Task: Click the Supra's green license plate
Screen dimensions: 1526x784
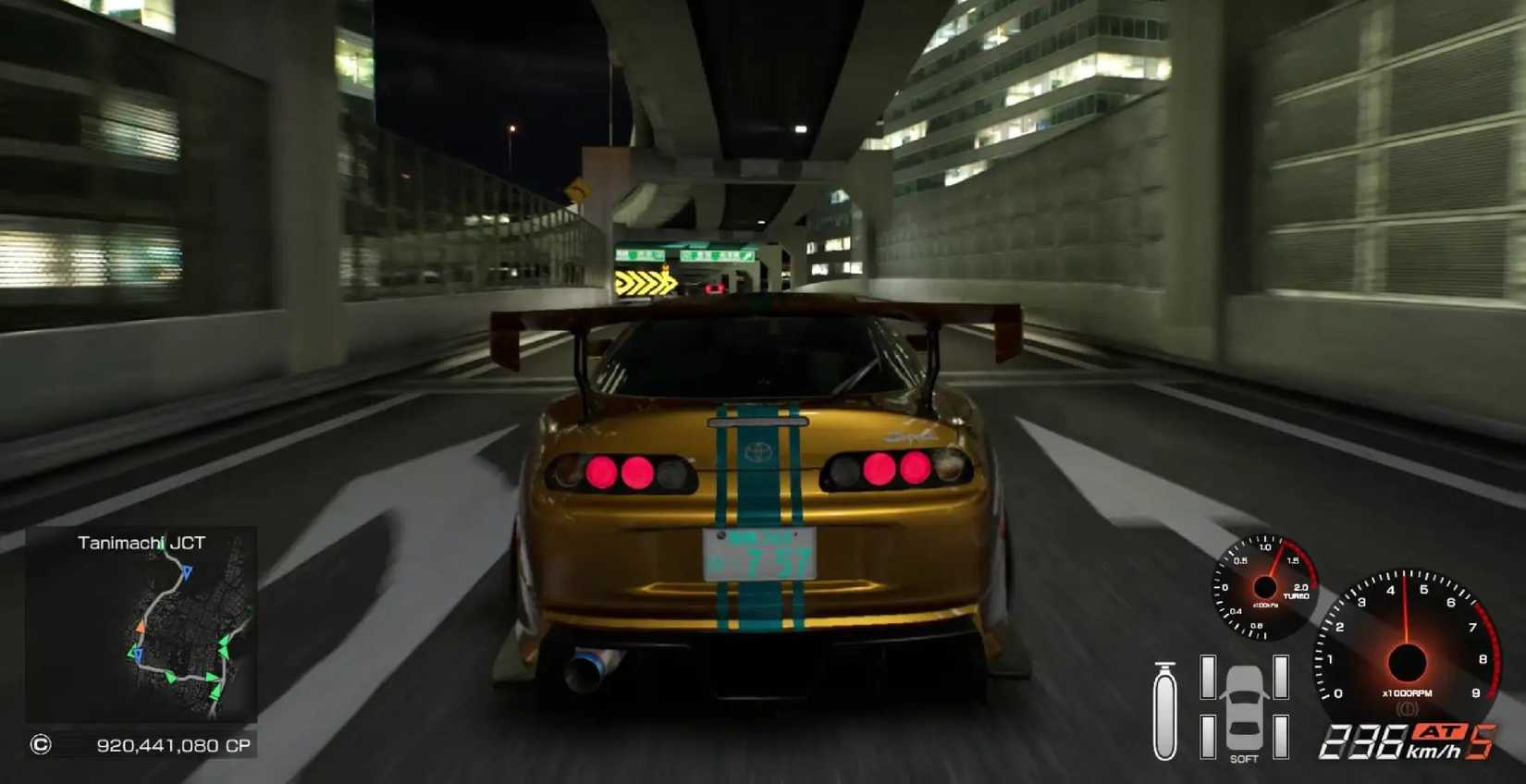Action: tap(760, 553)
